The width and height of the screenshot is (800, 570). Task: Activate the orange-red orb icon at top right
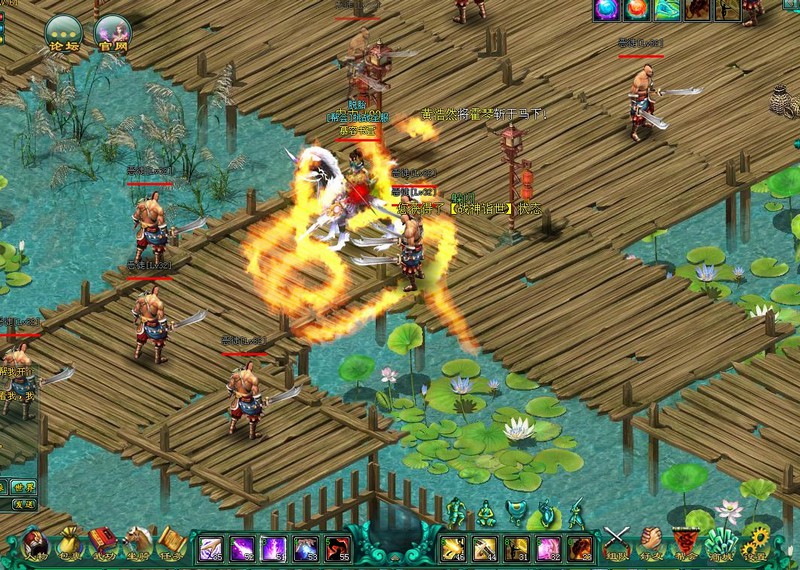637,10
